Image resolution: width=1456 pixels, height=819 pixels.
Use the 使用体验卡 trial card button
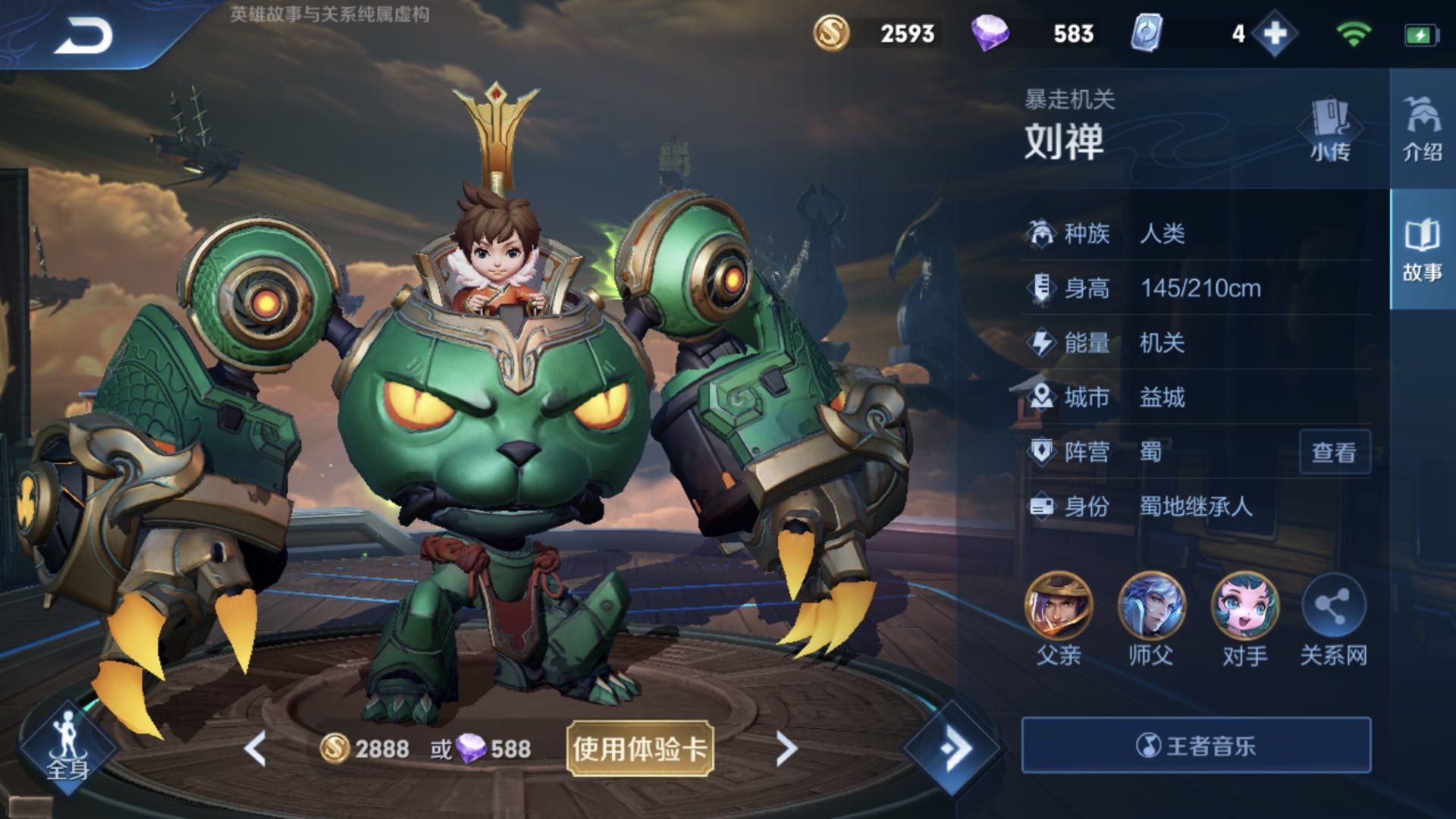point(639,749)
